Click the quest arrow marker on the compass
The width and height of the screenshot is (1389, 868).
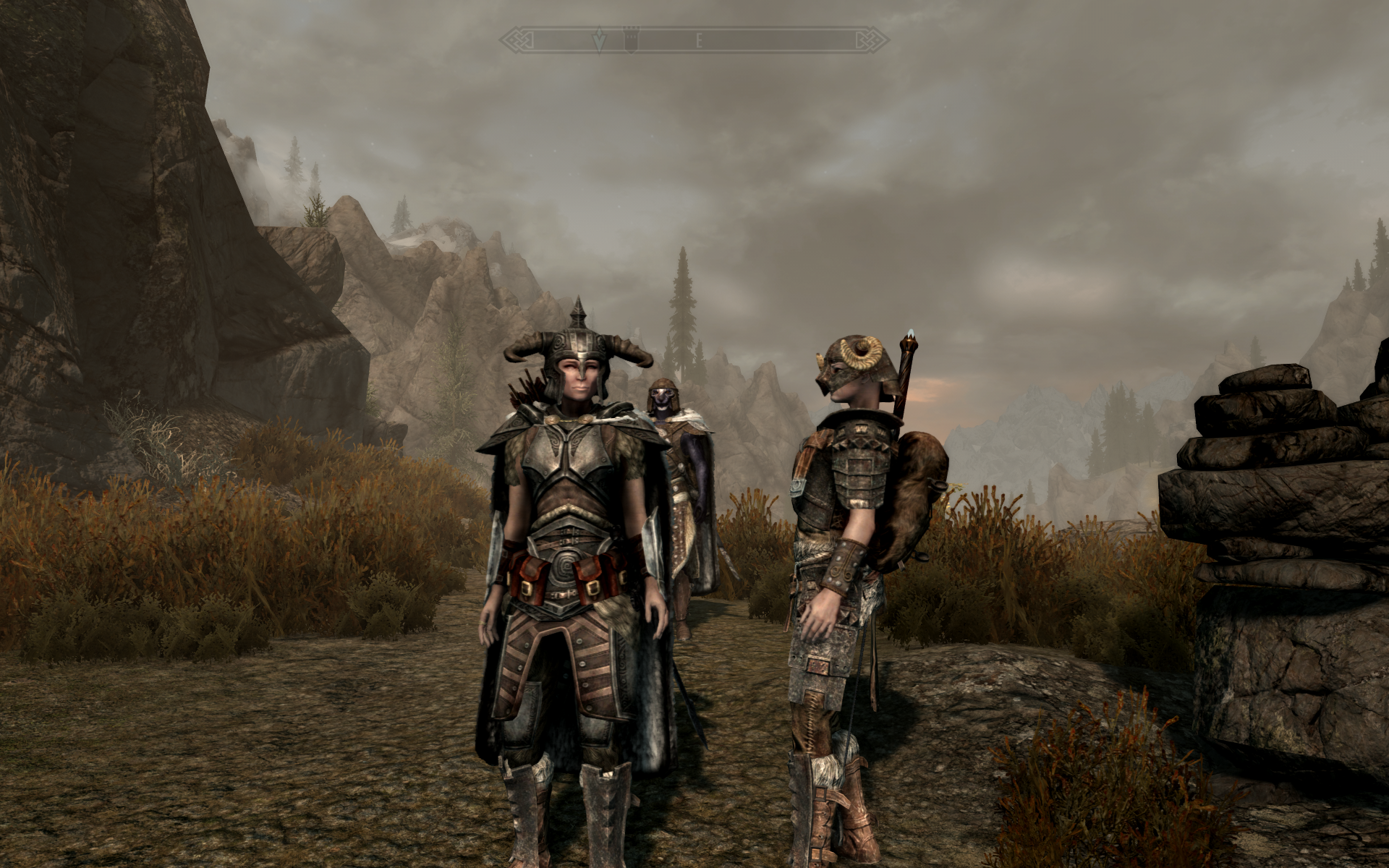[599, 41]
